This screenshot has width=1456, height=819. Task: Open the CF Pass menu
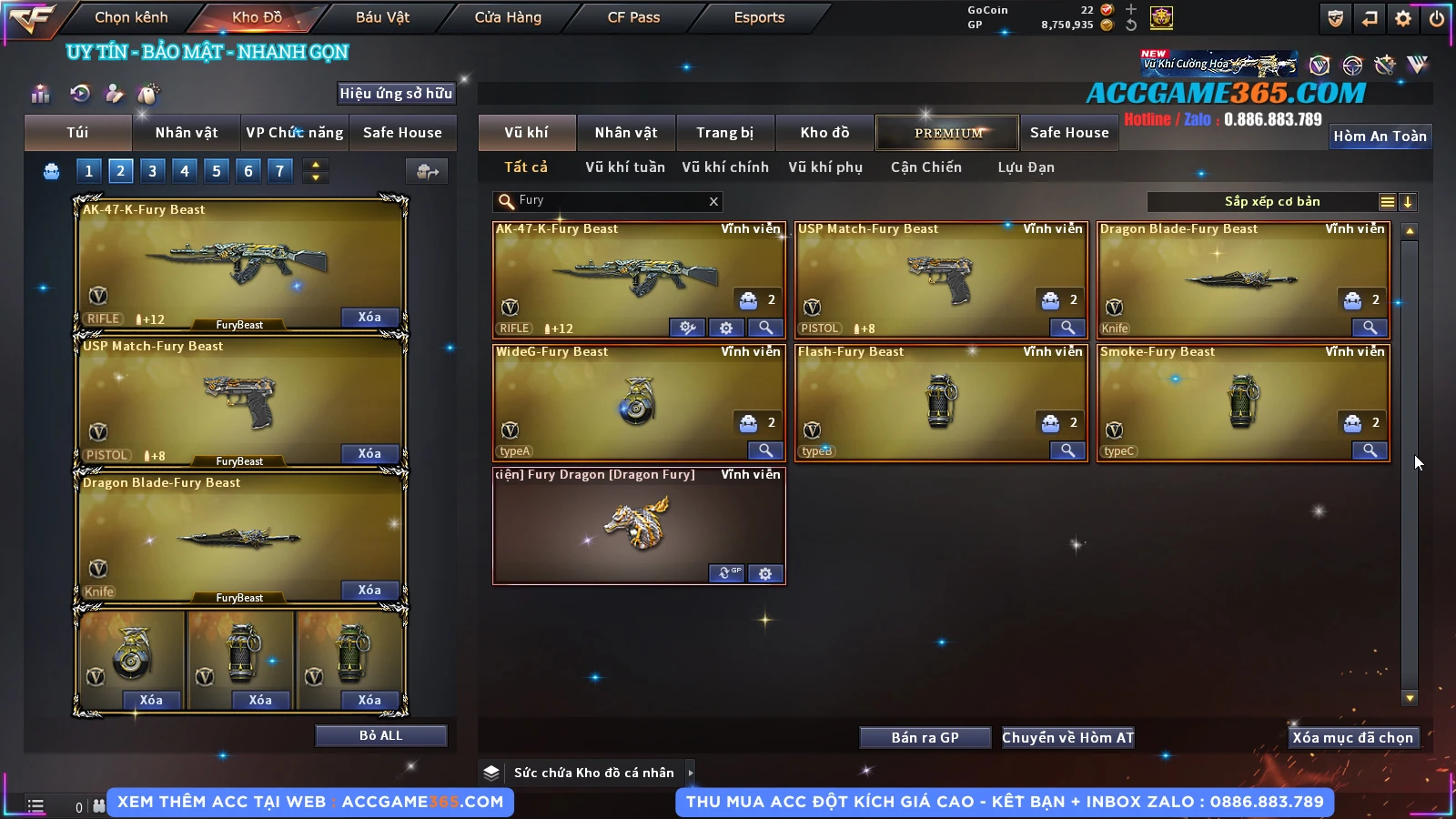633,17
